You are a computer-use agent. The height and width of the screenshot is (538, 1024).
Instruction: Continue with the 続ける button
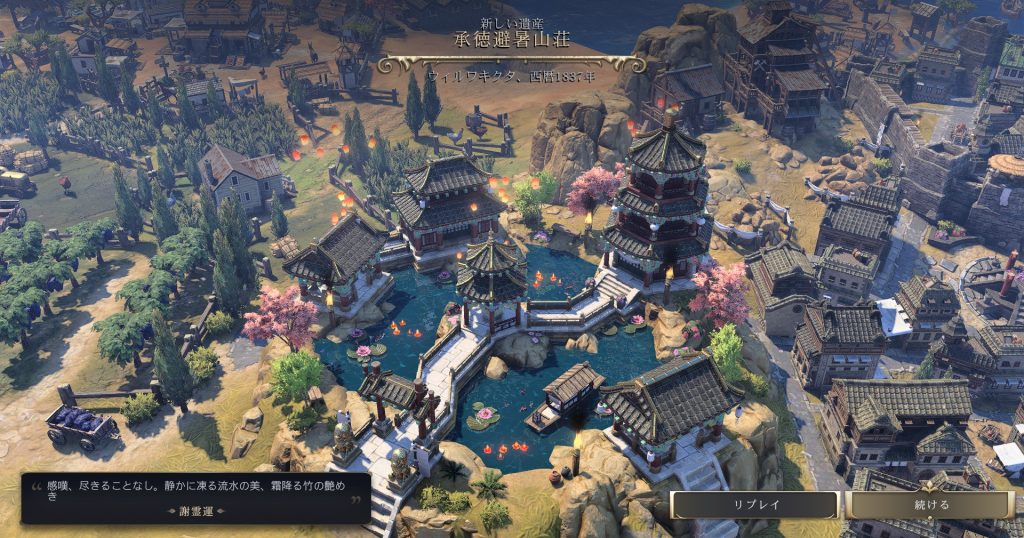point(930,505)
